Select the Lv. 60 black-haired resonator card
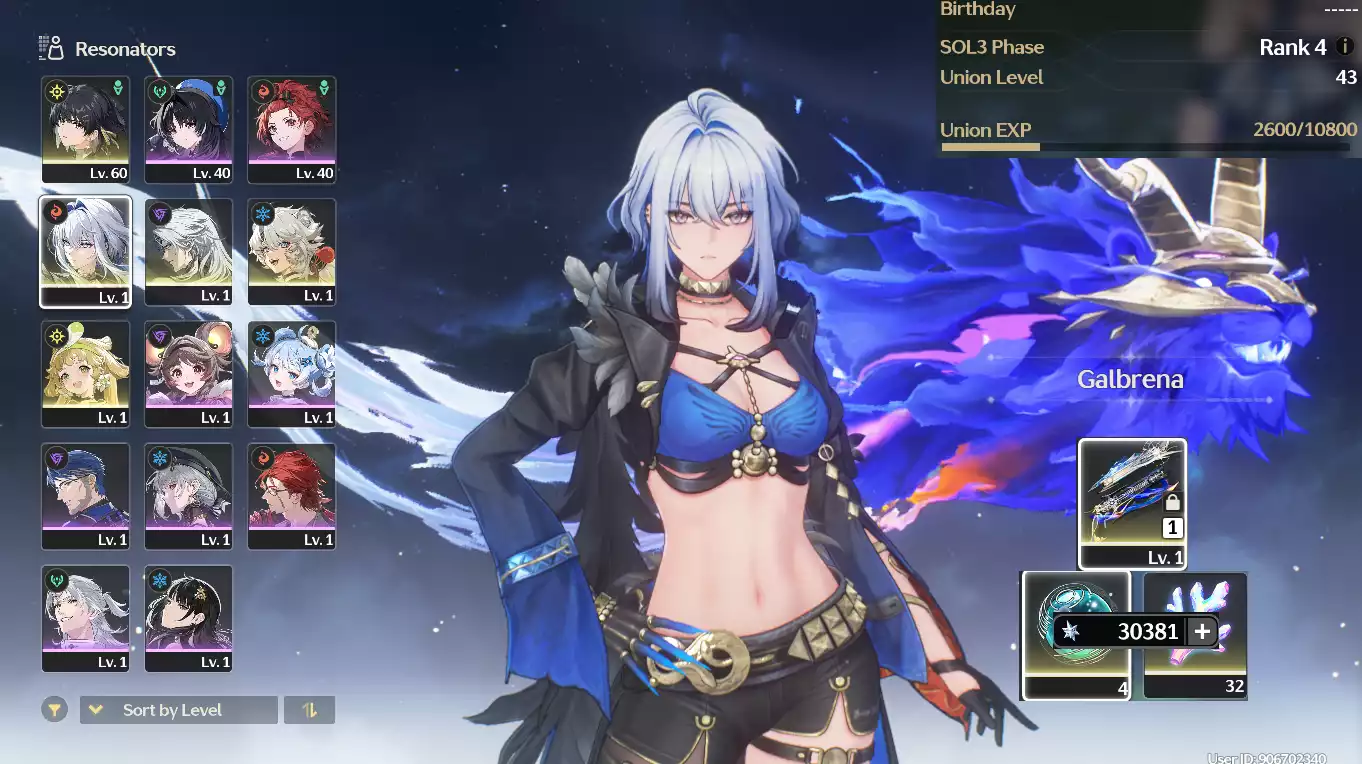 (x=86, y=130)
